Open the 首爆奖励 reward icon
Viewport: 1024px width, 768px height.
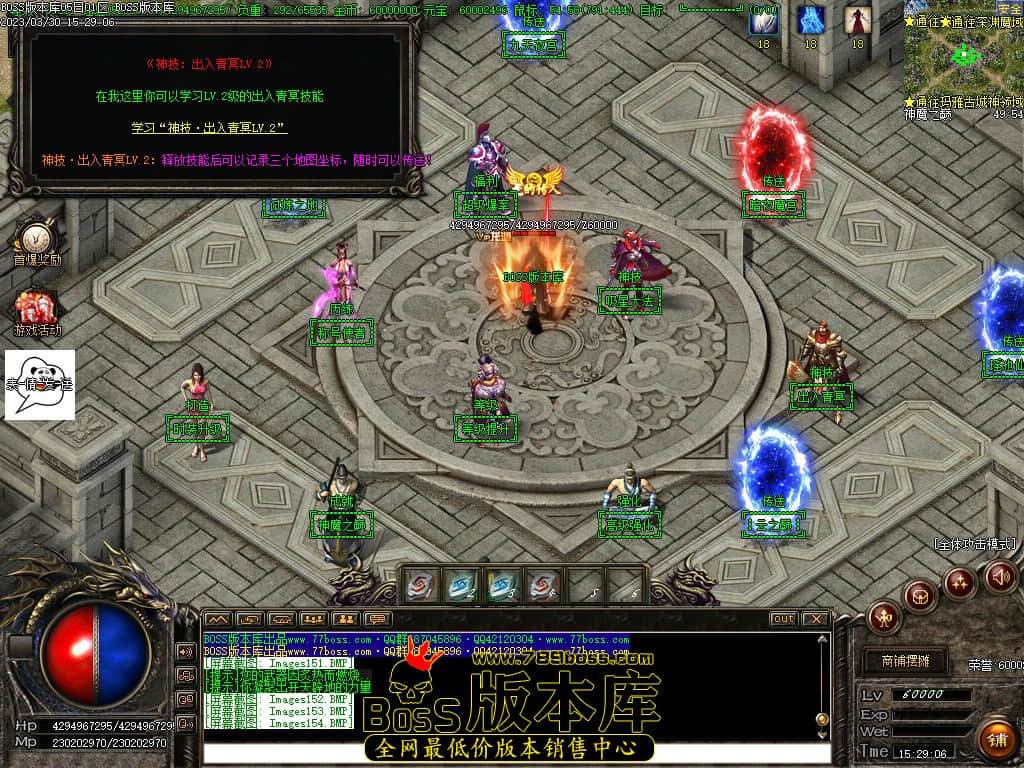(x=36, y=240)
